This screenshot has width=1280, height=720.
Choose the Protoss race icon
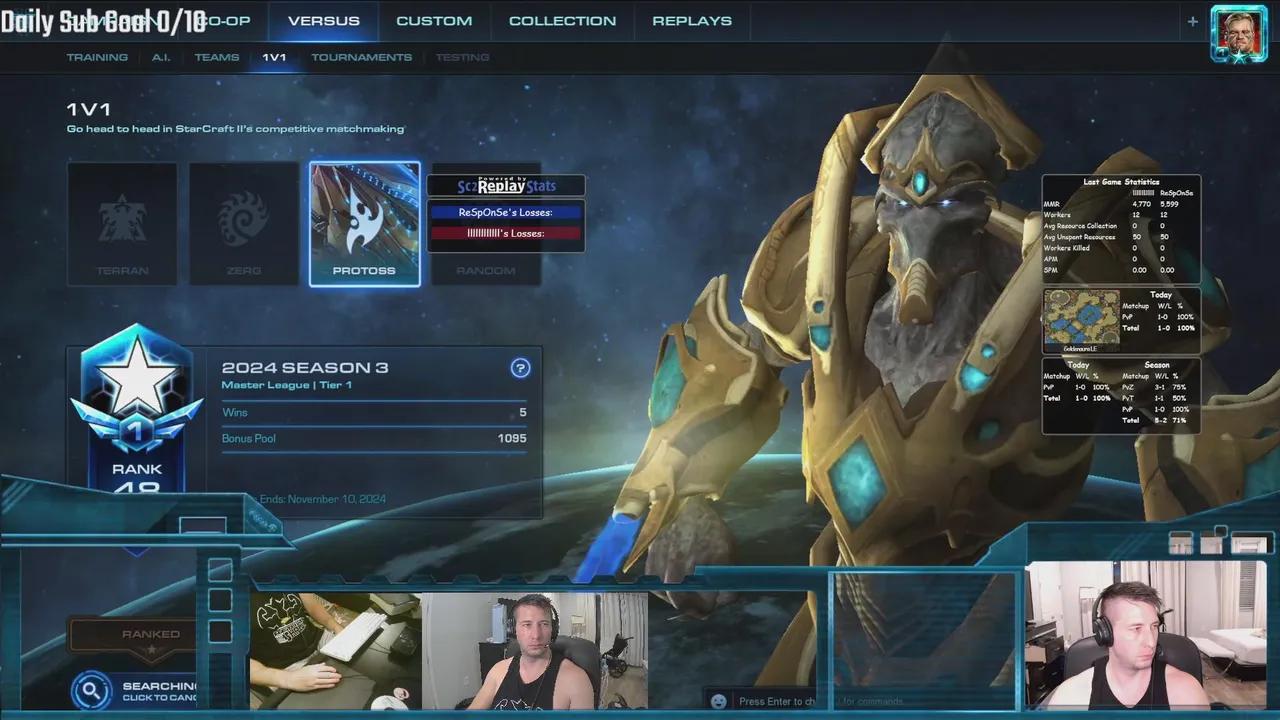(x=365, y=223)
